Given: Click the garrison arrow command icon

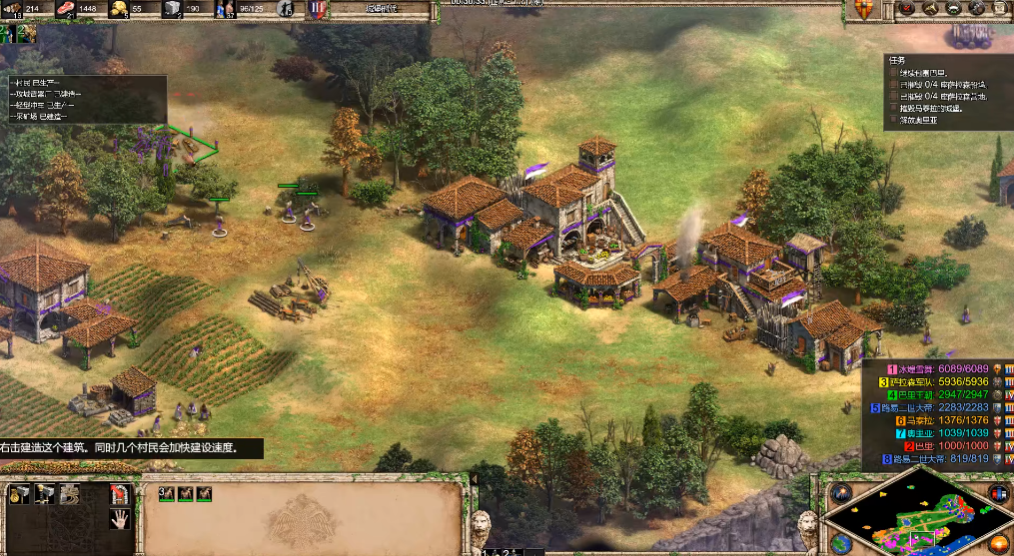Looking at the screenshot, I should point(119,494).
